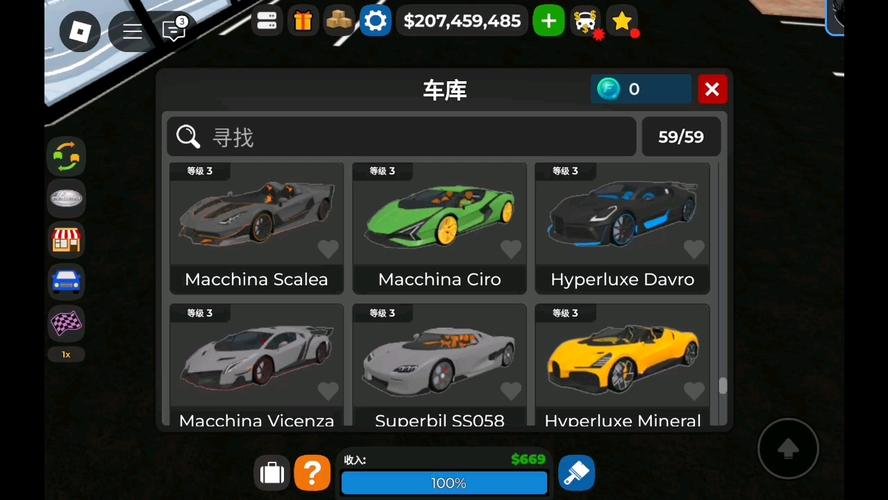Favorite the Hyperluxe Davro with its heart
The image size is (888, 500).
click(x=694, y=249)
